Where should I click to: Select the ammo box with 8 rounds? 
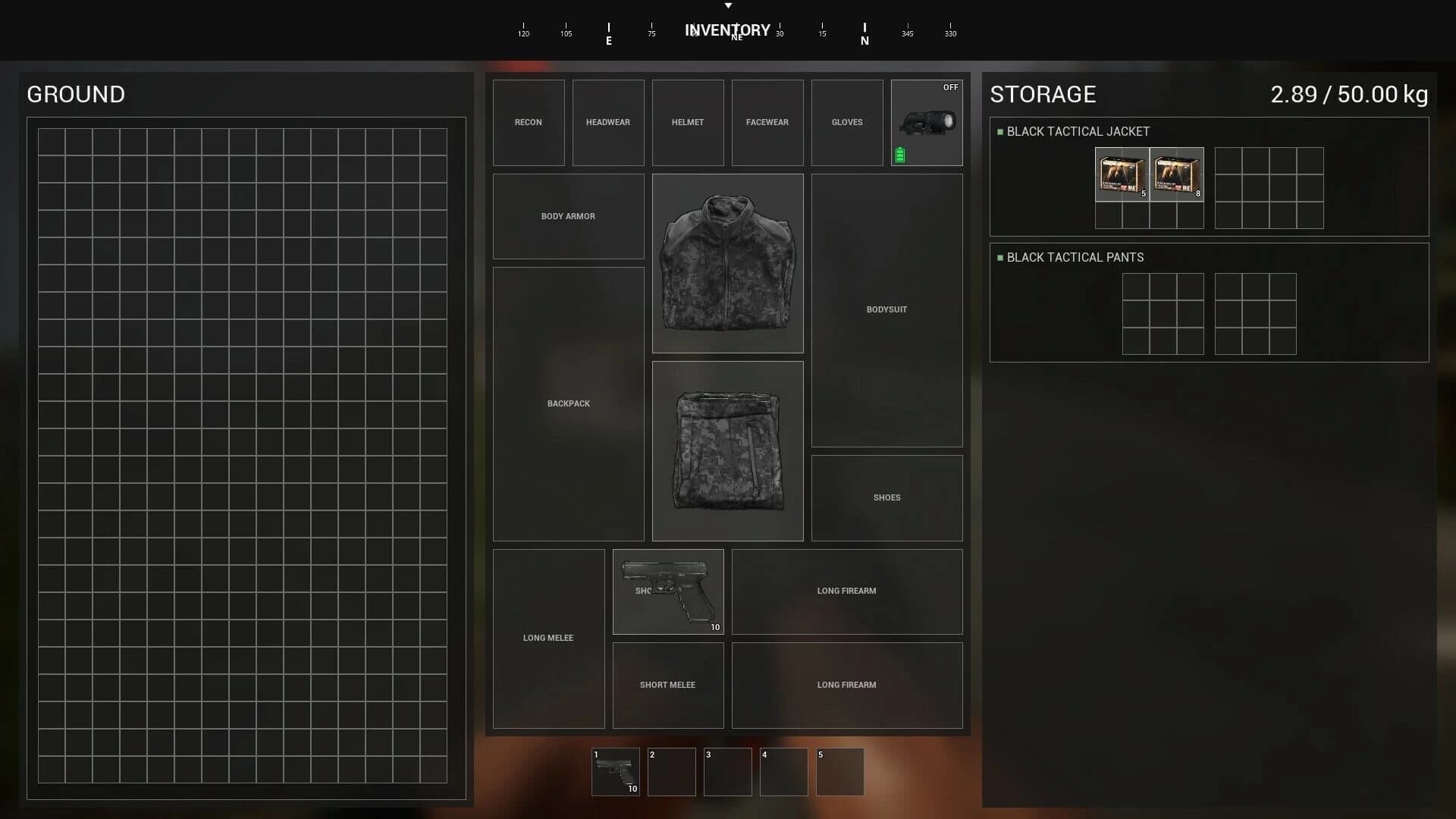coord(1177,175)
